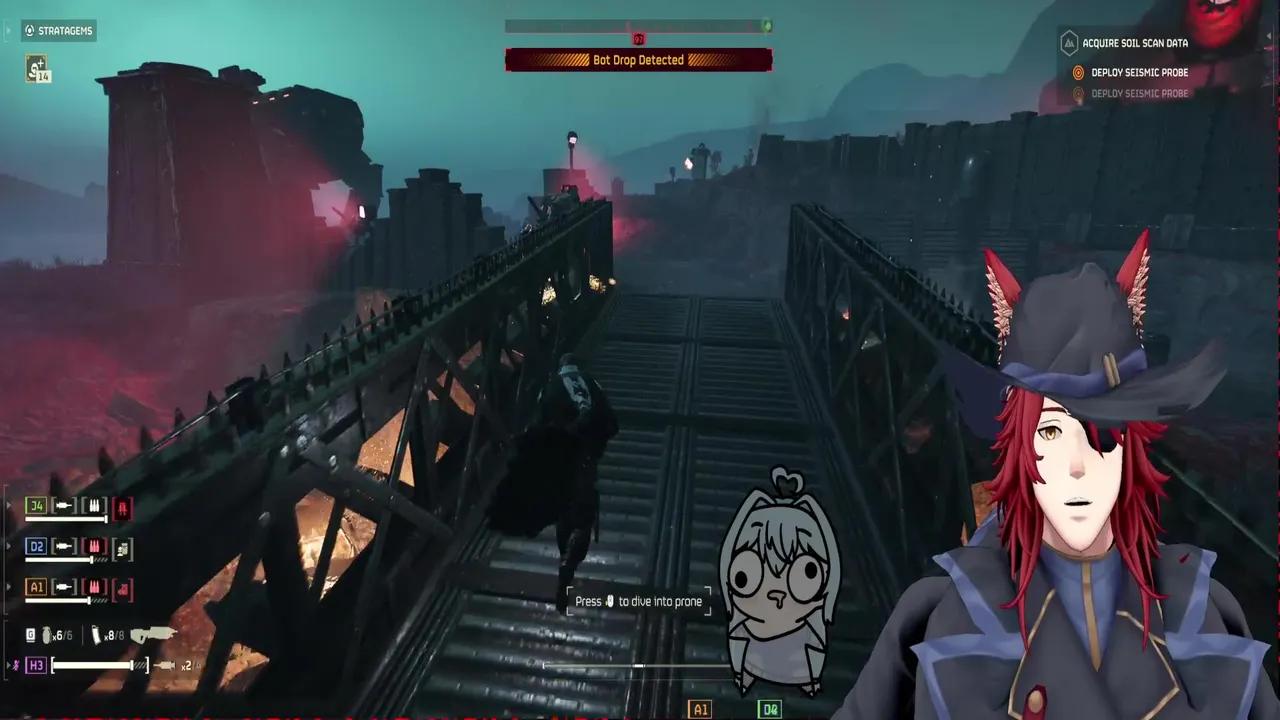Click the orange Deploy Seismic Probe objective icon
The height and width of the screenshot is (720, 1280).
pyautogui.click(x=1078, y=73)
